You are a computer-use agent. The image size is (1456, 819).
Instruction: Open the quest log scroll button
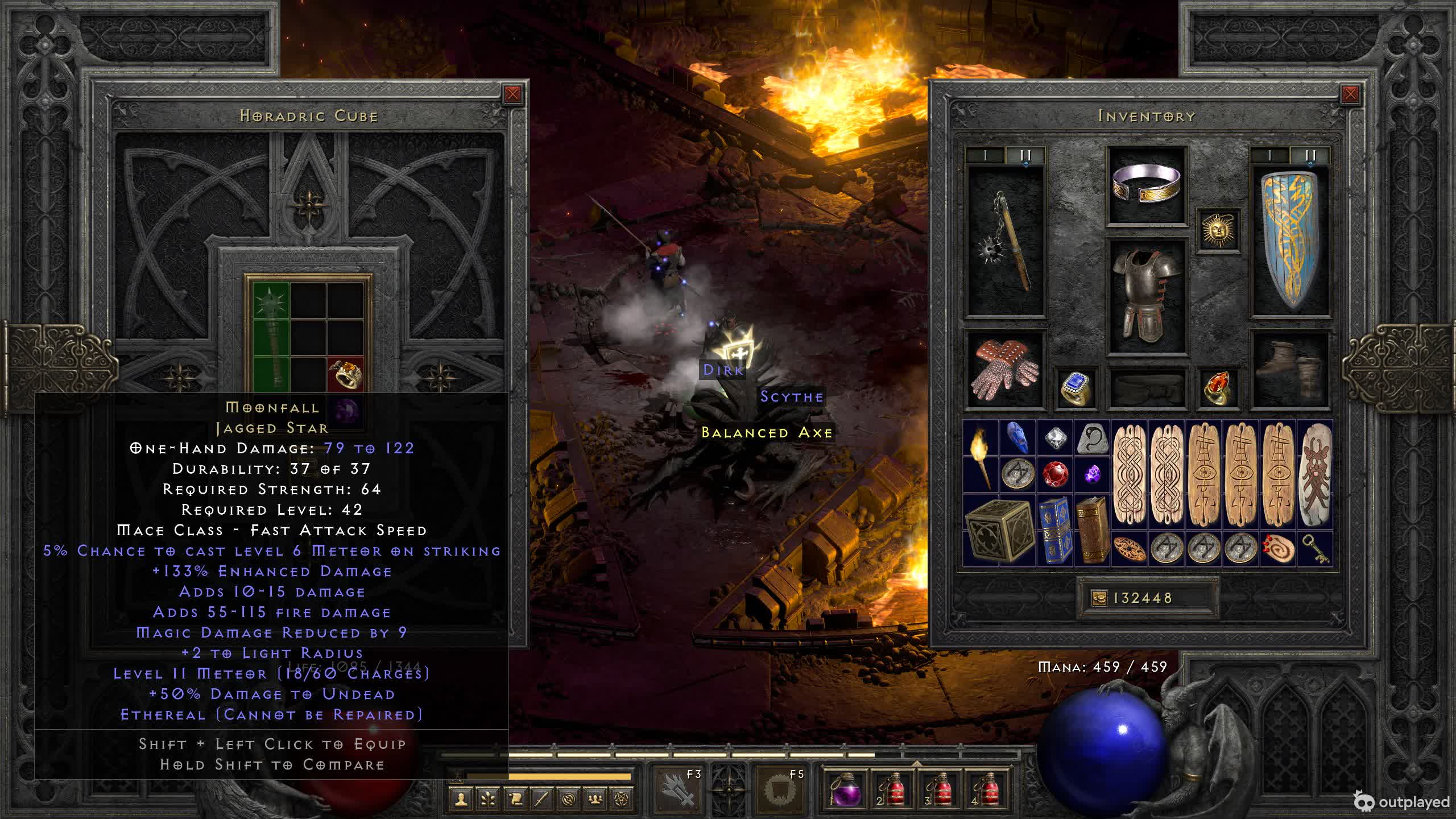pyautogui.click(x=515, y=799)
